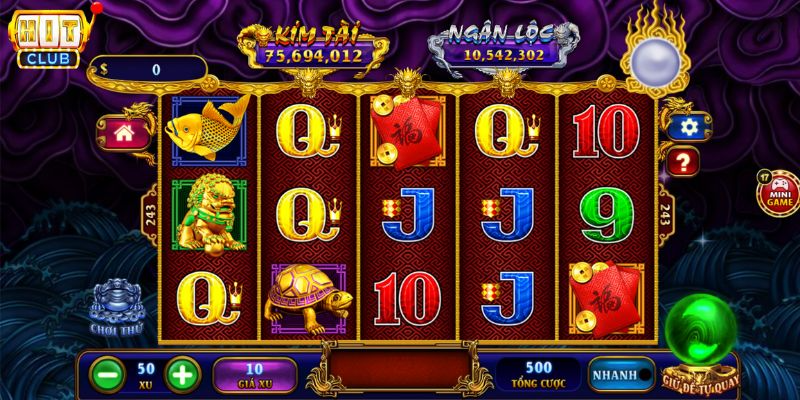Screen dimensions: 800x400
Task: Show help via the question mark button
Action: point(685,160)
